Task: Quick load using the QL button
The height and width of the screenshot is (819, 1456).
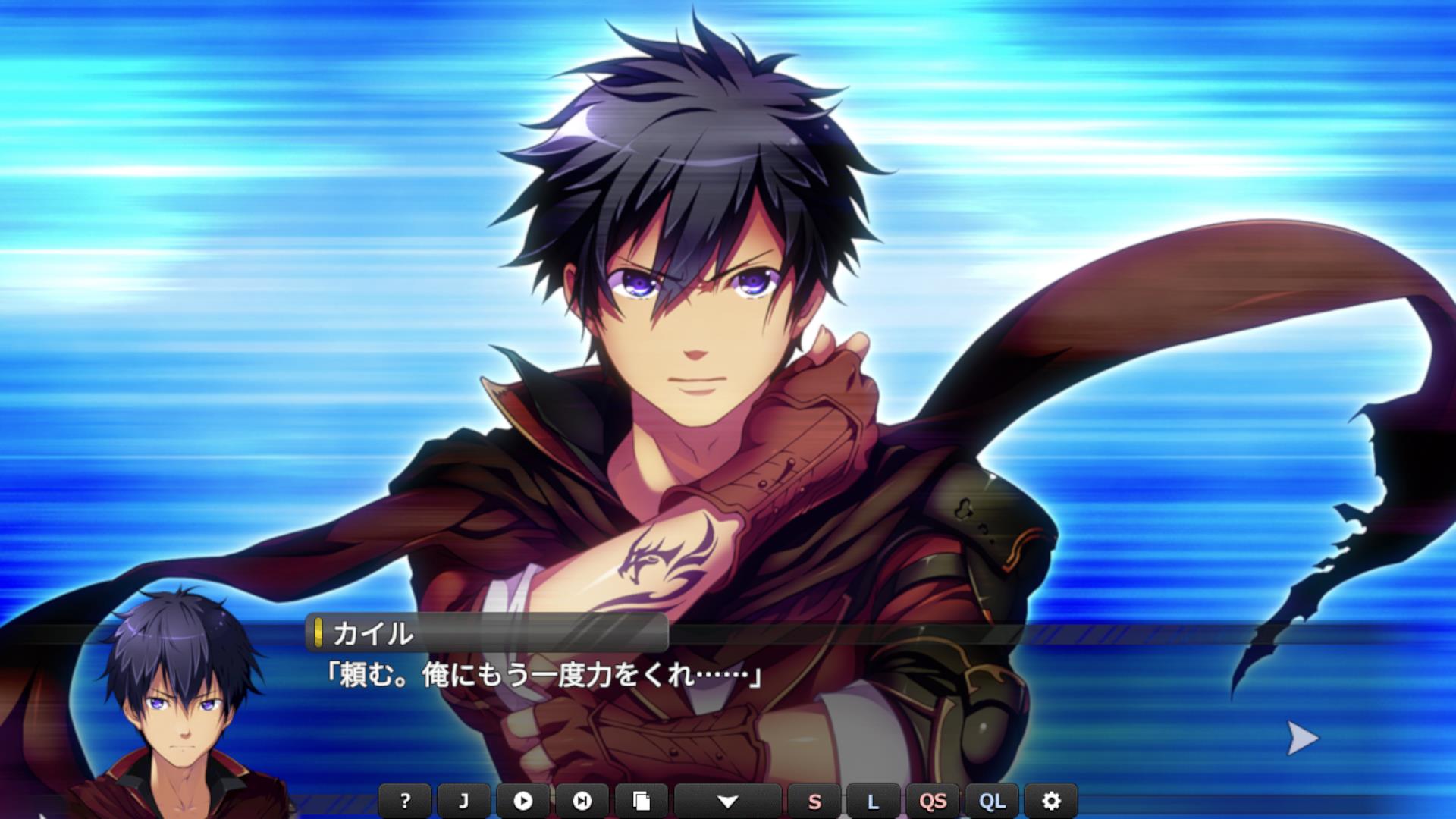Action: (x=992, y=801)
